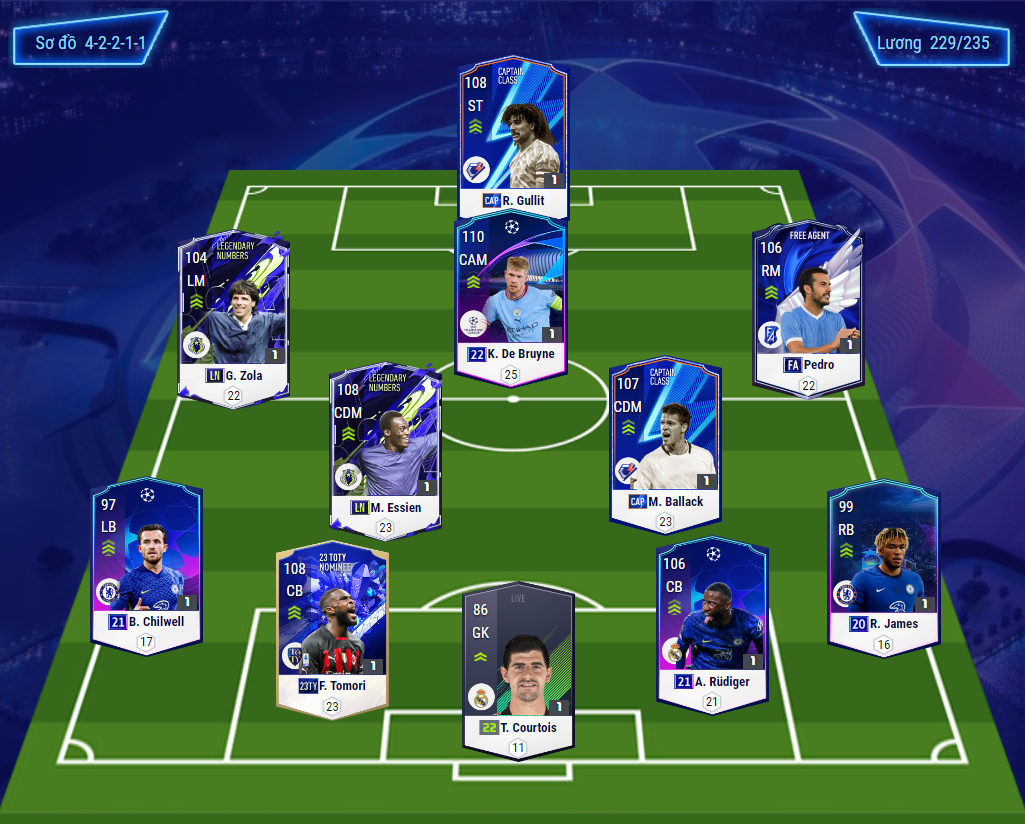1025x824 pixels.
Task: Open the 4-2-2-1-1 formation selector
Action: click(90, 44)
